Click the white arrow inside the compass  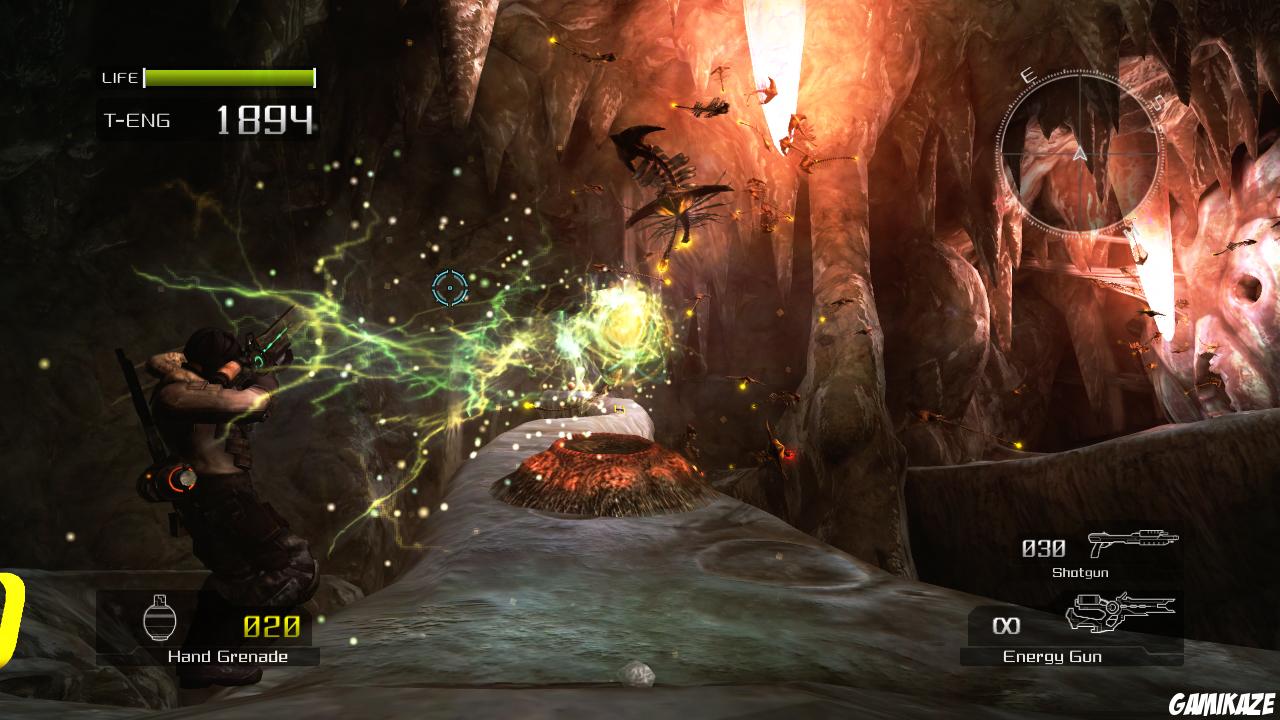click(x=1081, y=155)
